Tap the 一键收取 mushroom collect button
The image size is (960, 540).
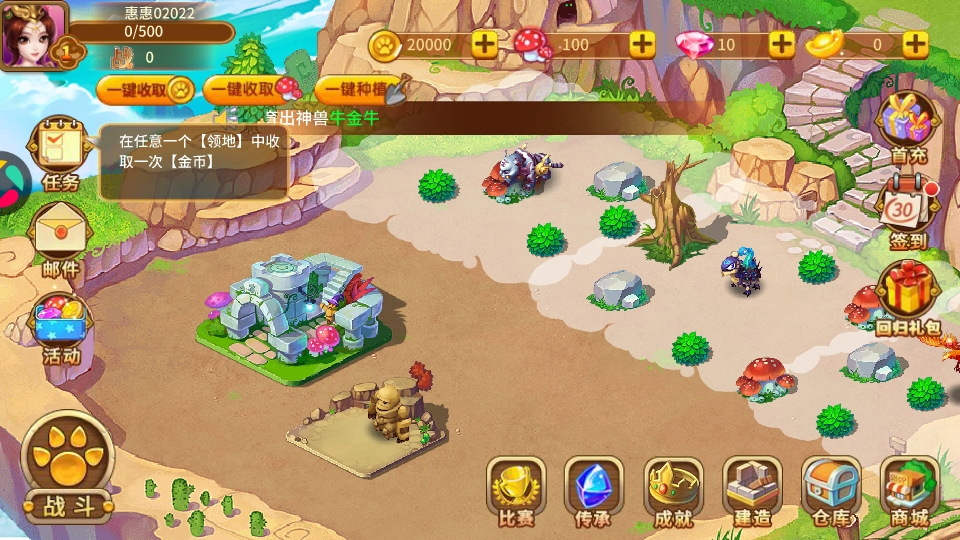point(252,90)
